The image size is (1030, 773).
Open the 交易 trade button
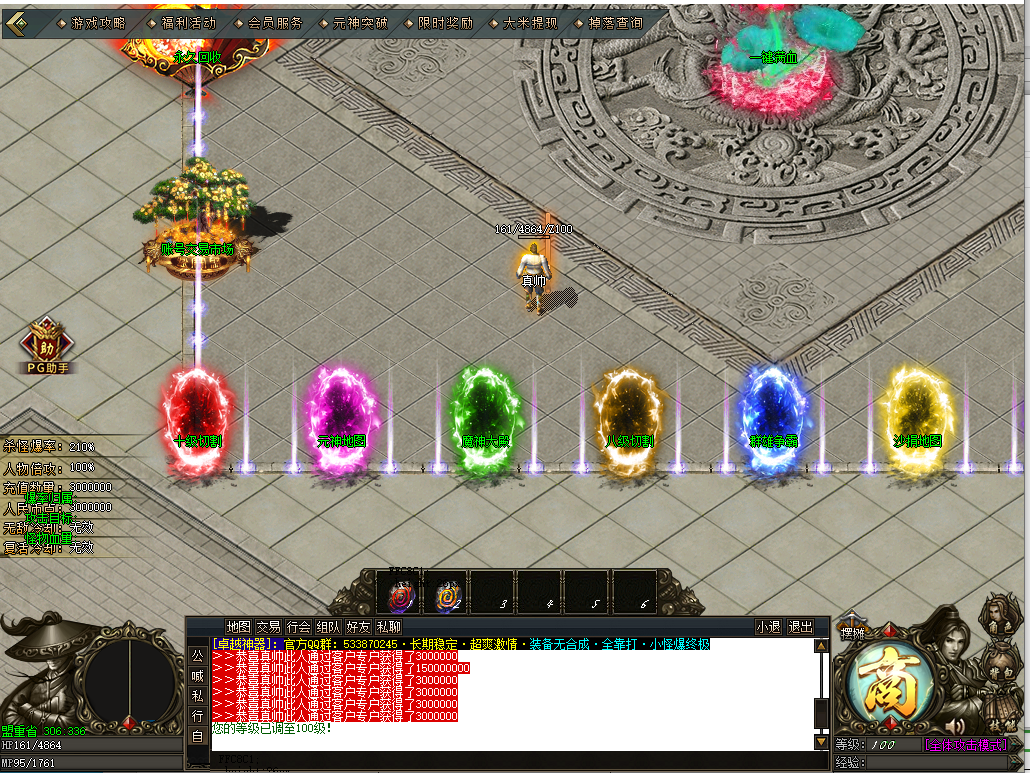268,627
